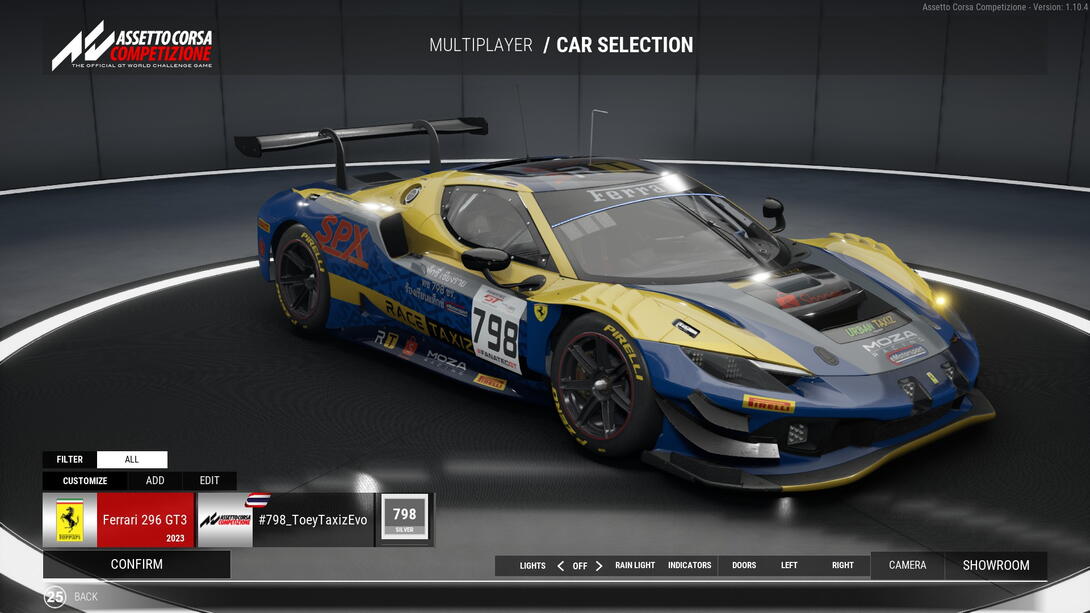1090x613 pixels.
Task: Activate the RIGHT indicator option
Action: (x=843, y=566)
